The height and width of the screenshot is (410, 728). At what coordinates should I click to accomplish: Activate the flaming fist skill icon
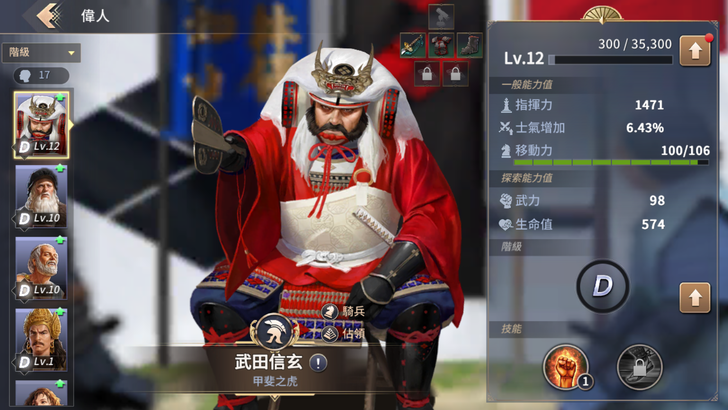point(565,366)
